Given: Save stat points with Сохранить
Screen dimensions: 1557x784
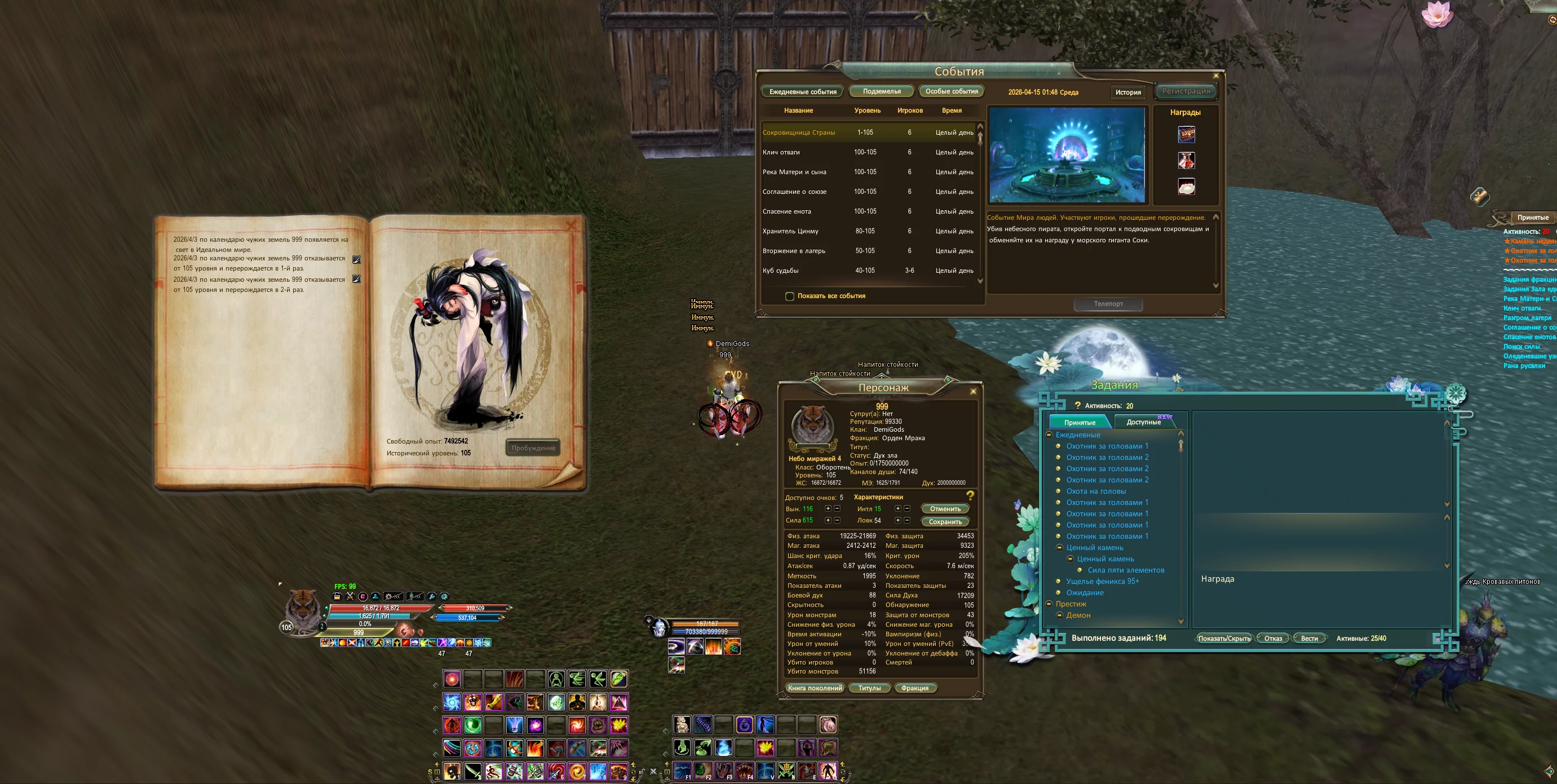Looking at the screenshot, I should pos(945,522).
